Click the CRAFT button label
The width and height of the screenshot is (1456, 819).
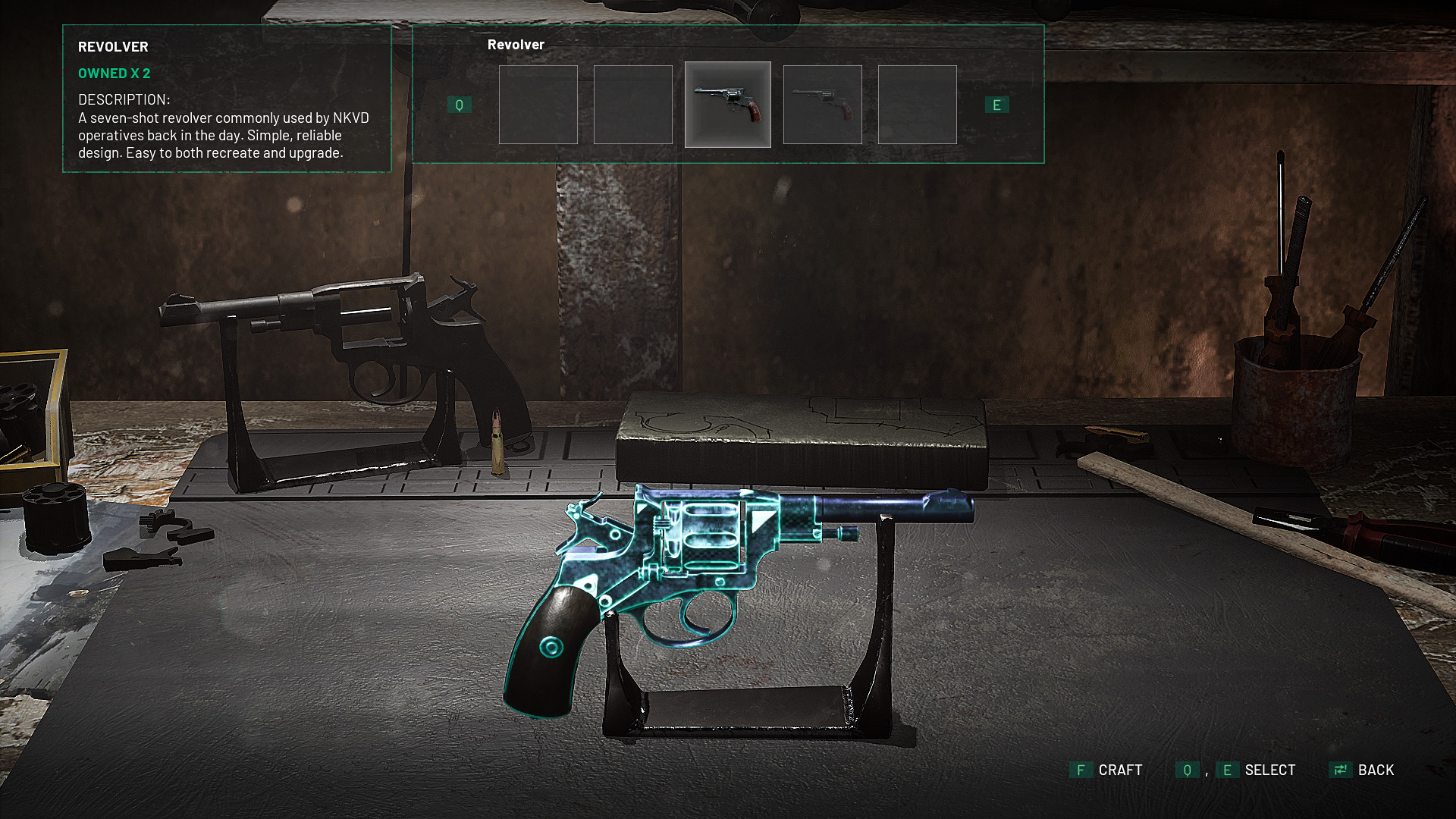click(1121, 770)
